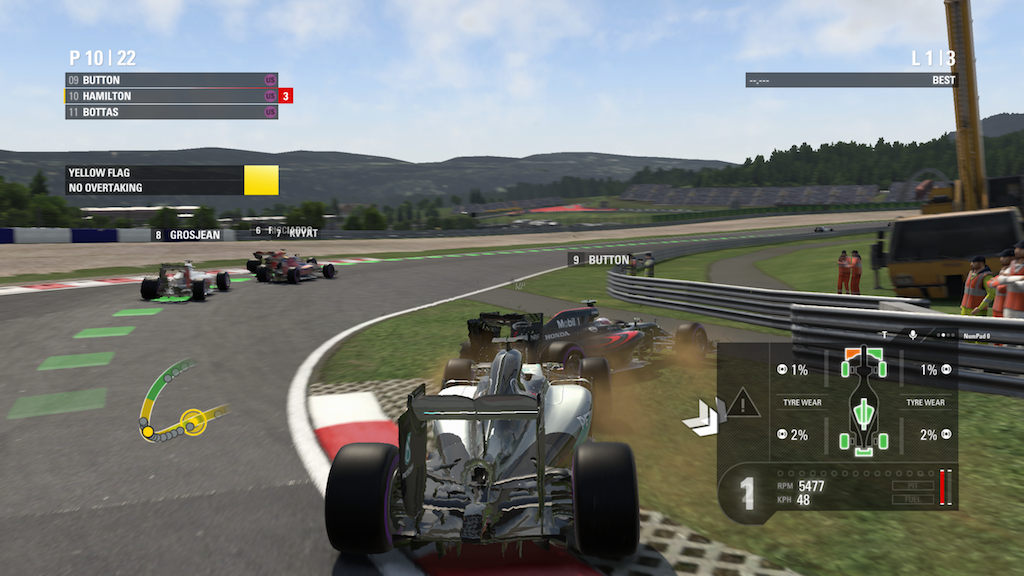Click Button's row in the position list
This screenshot has width=1024, height=576.
170,80
